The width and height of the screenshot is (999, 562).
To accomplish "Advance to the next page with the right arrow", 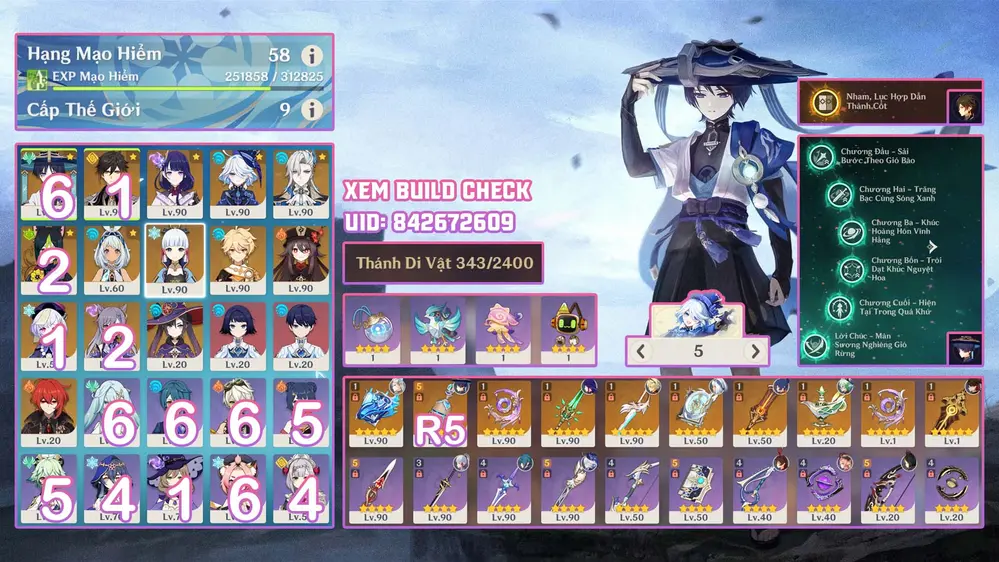I will tap(757, 351).
